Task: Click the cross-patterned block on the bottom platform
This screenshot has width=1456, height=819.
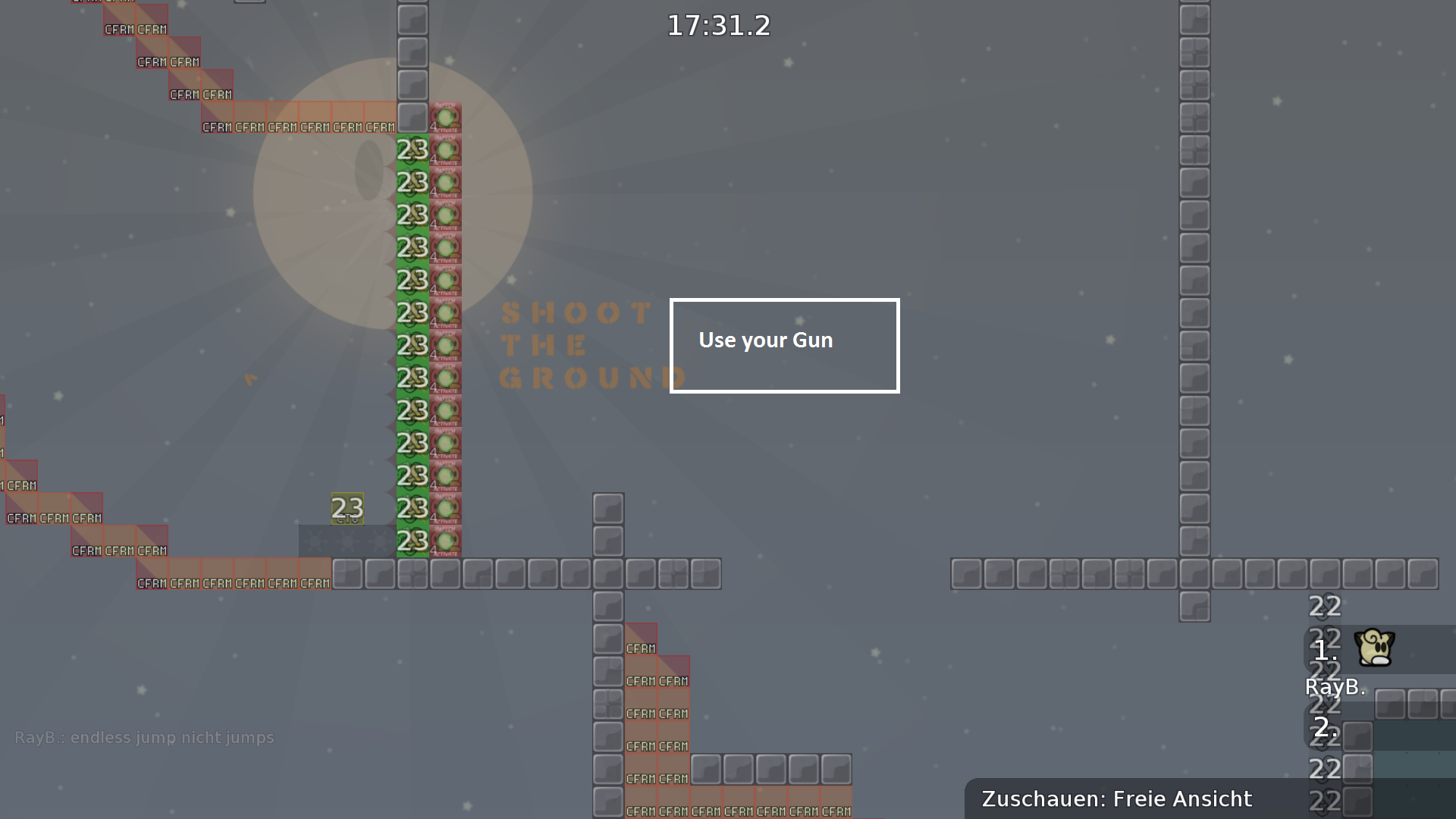Action: [412, 574]
